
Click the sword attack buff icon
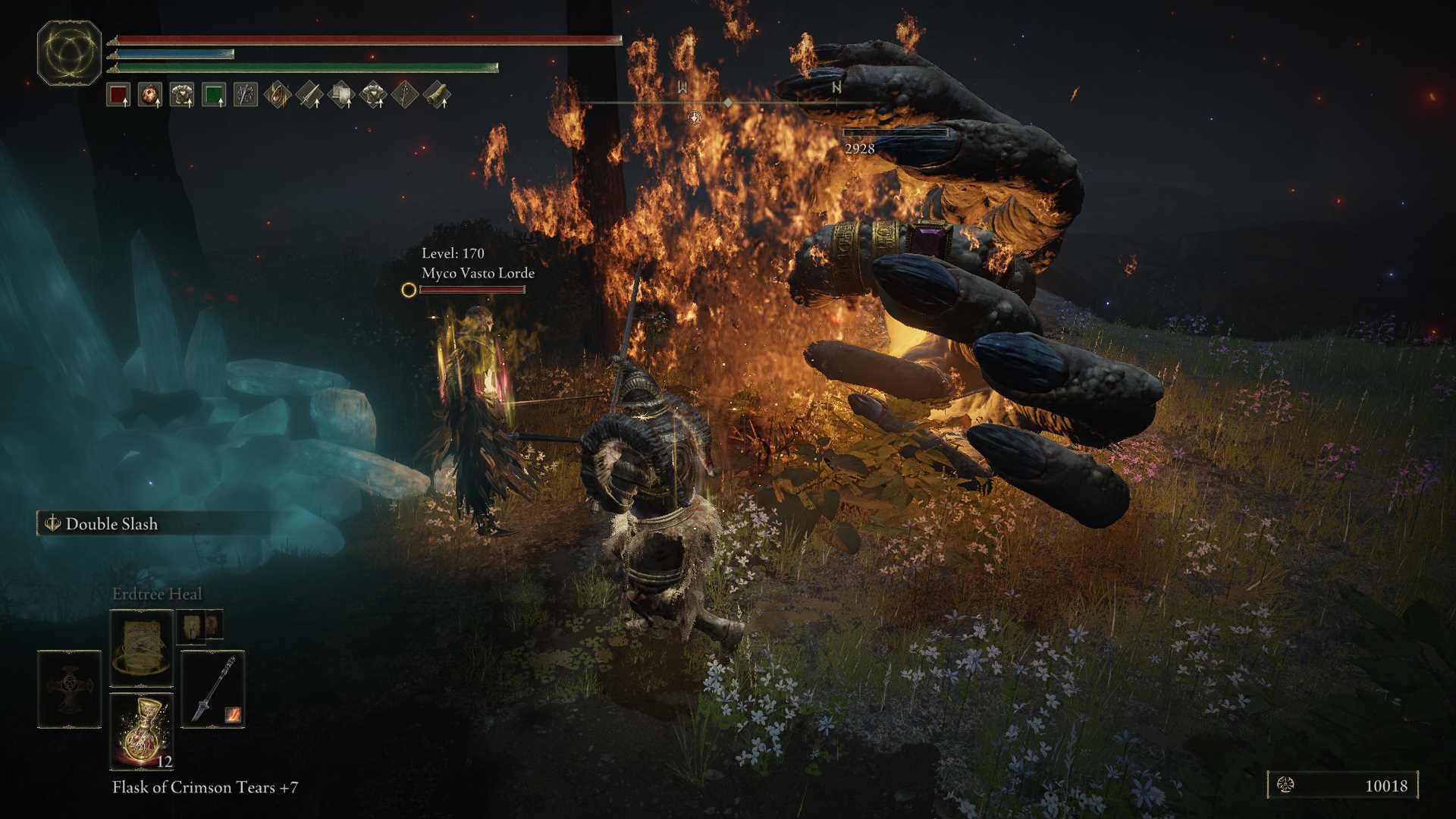point(309,96)
